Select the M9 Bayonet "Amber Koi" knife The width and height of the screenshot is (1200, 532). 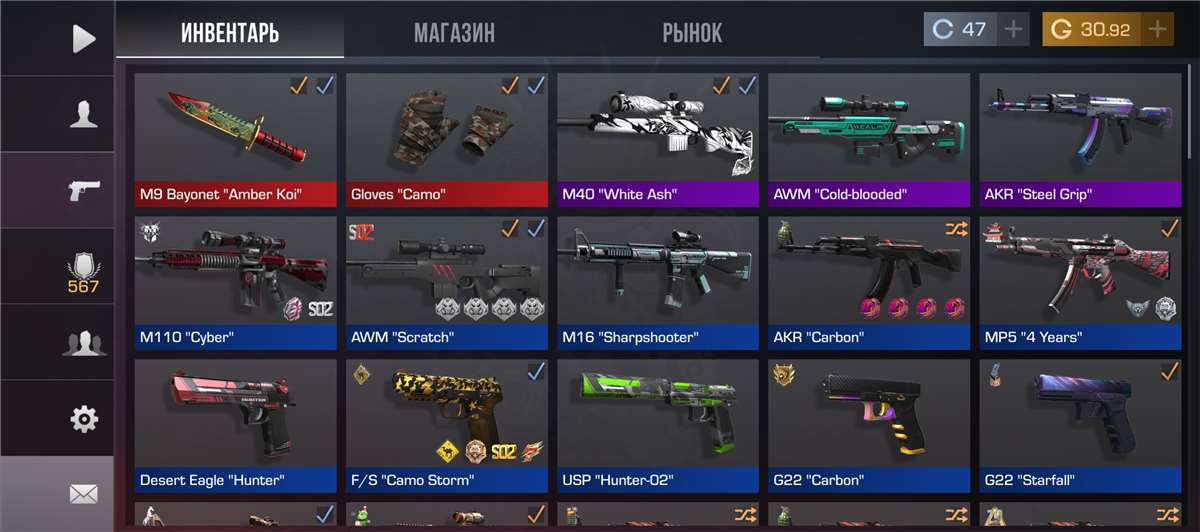point(235,138)
